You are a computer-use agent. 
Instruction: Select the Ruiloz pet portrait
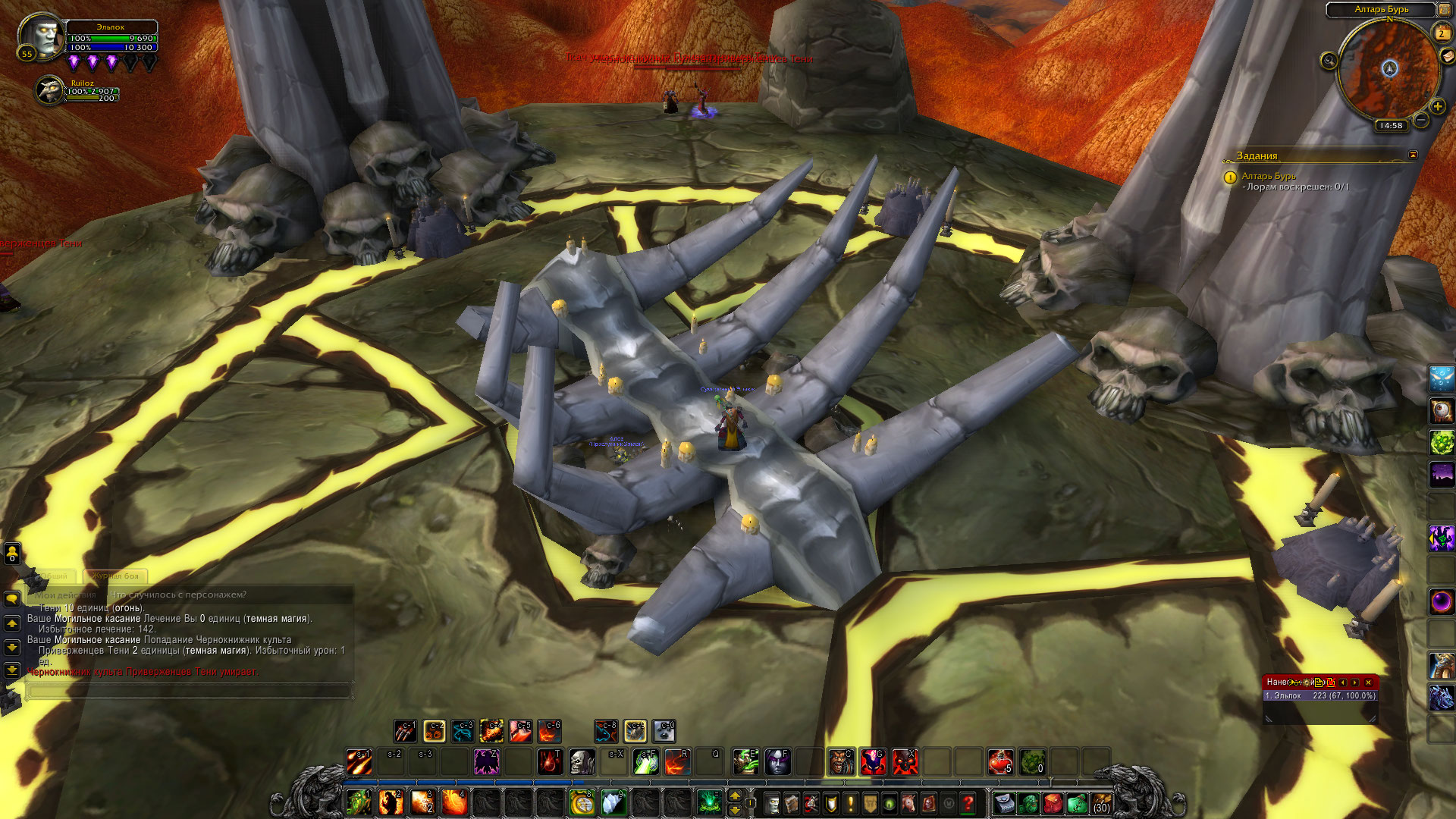tap(51, 90)
